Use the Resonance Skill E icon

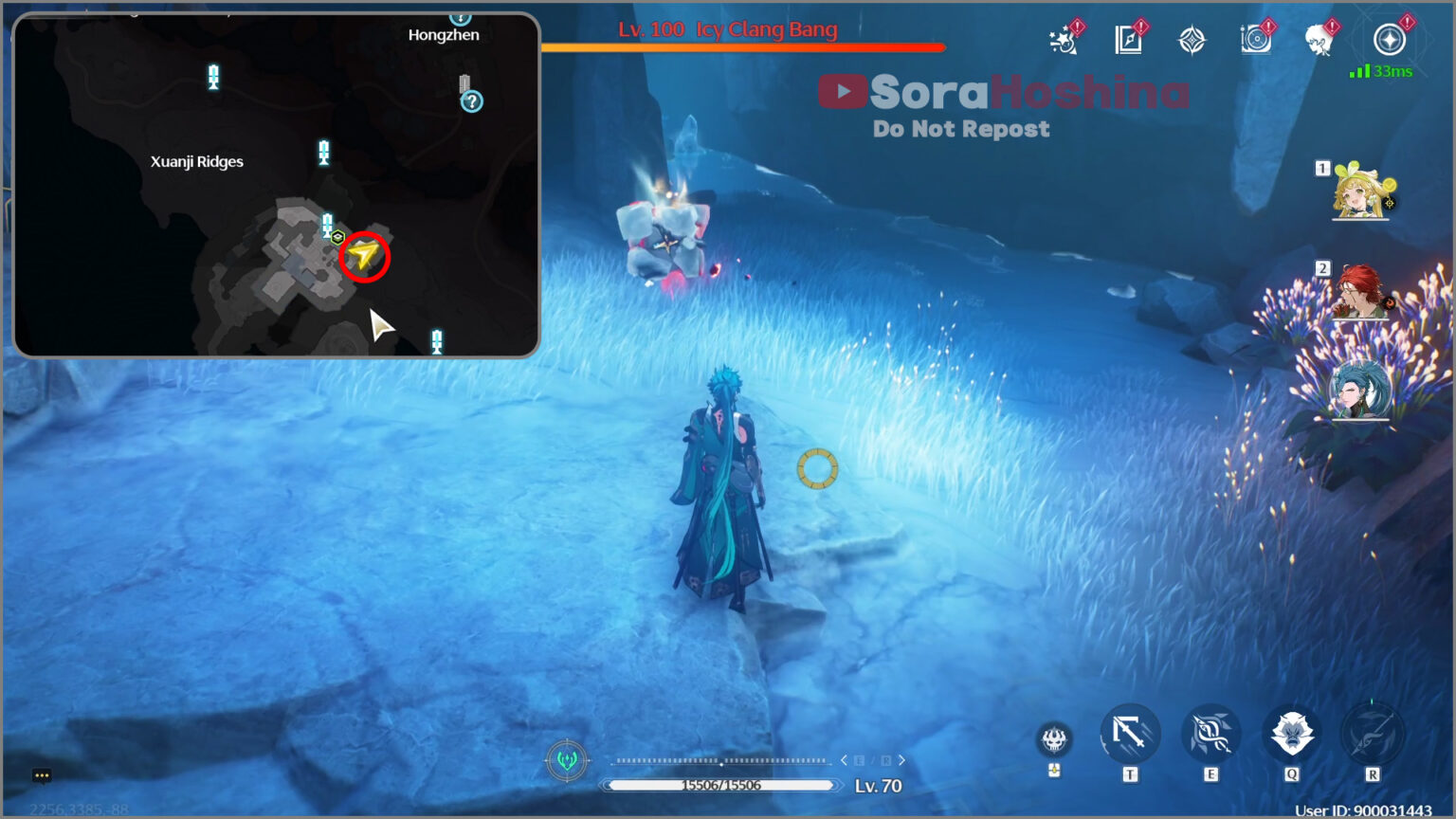coord(1210,732)
